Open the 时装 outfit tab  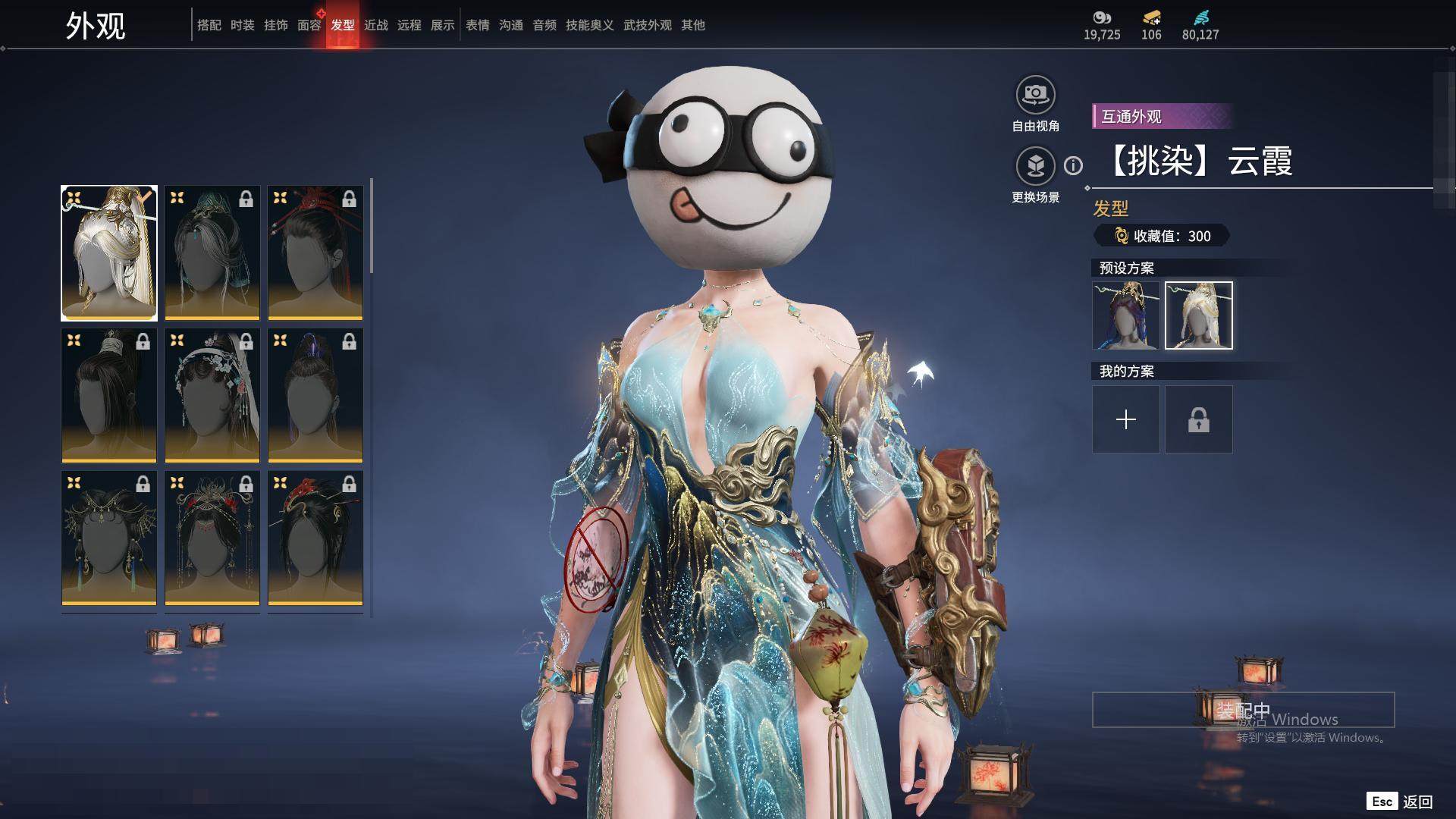click(242, 25)
